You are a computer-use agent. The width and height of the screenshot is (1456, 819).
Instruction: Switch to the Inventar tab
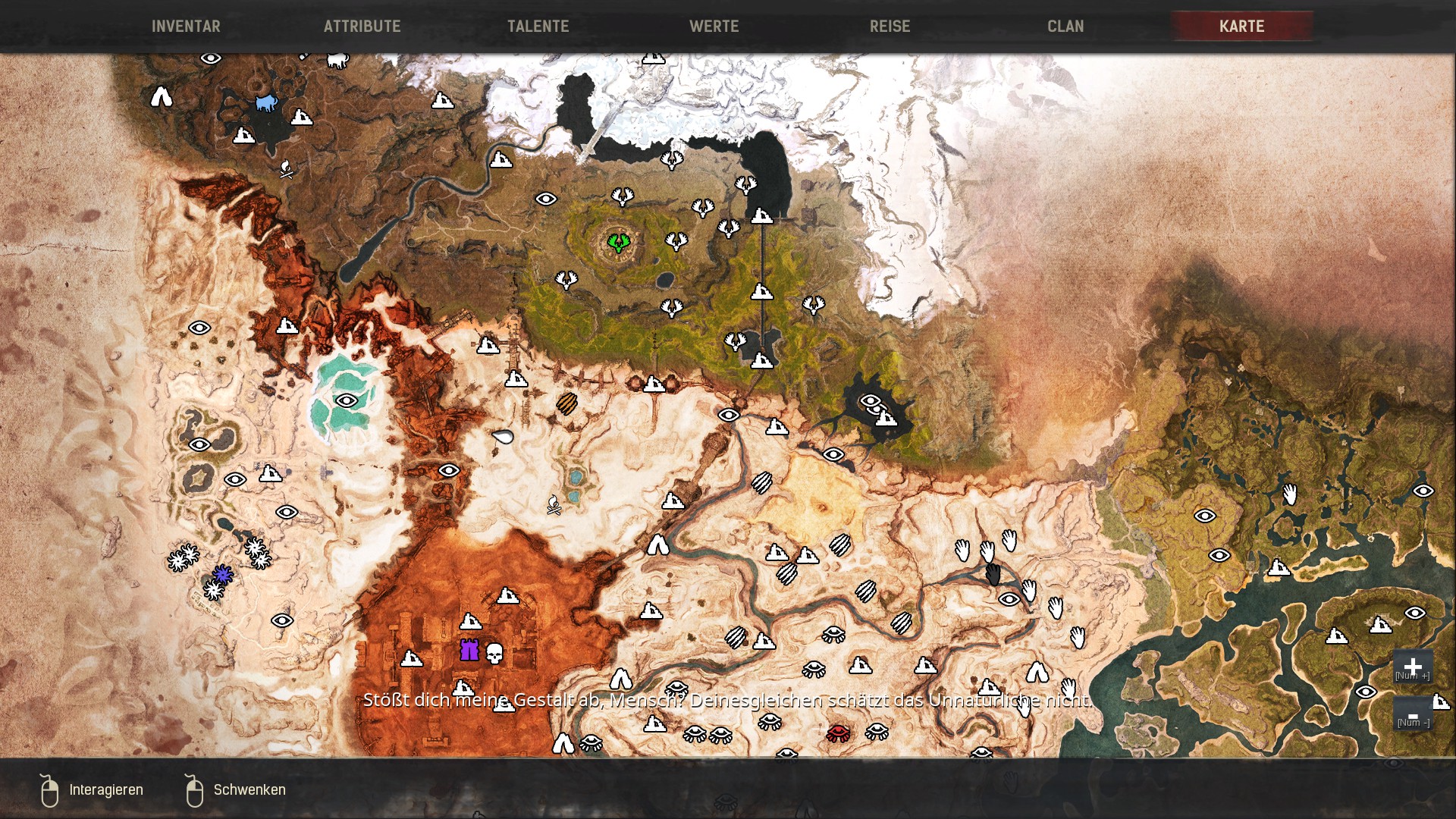tap(186, 27)
